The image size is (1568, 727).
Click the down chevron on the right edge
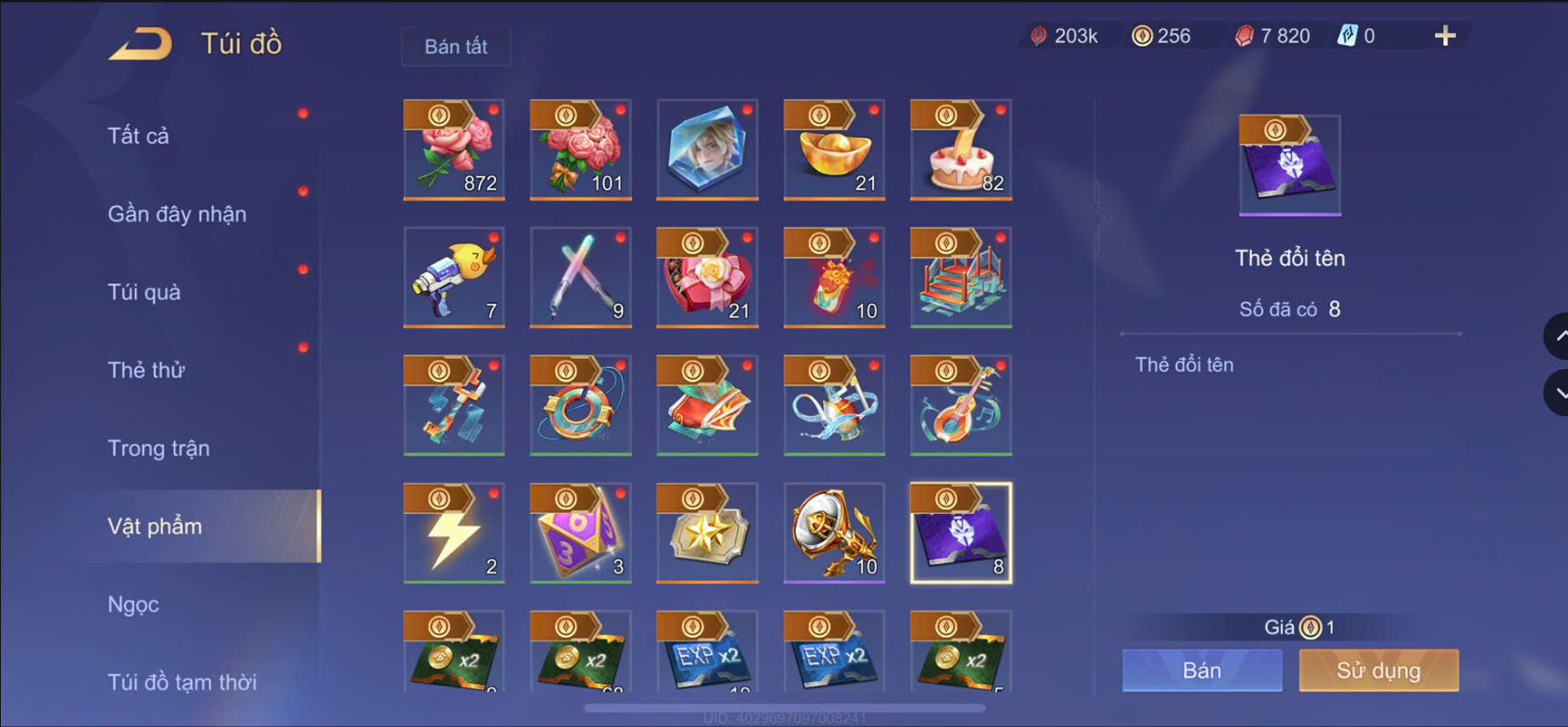pyautogui.click(x=1555, y=394)
